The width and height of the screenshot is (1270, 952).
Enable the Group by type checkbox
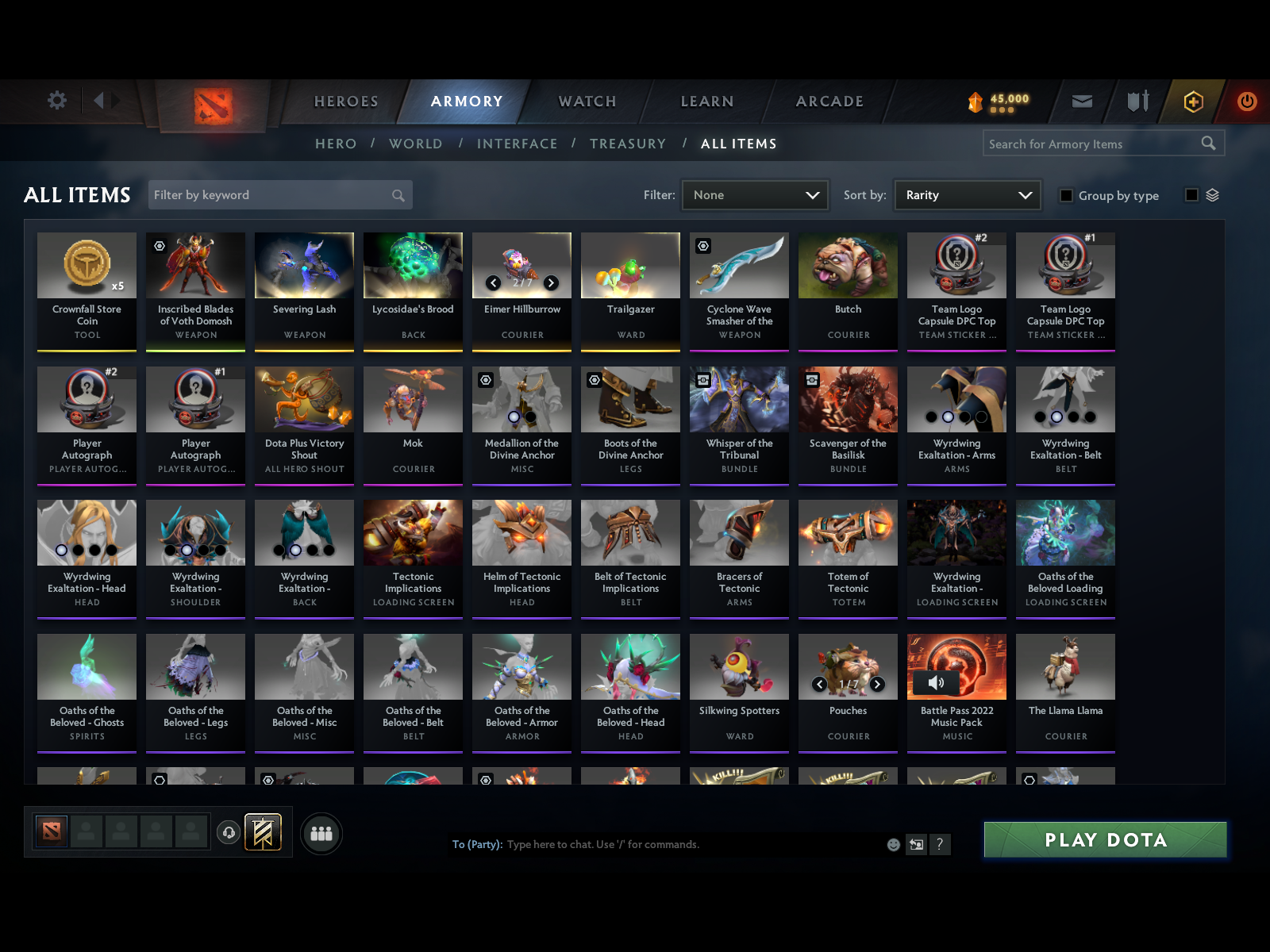tap(1067, 195)
